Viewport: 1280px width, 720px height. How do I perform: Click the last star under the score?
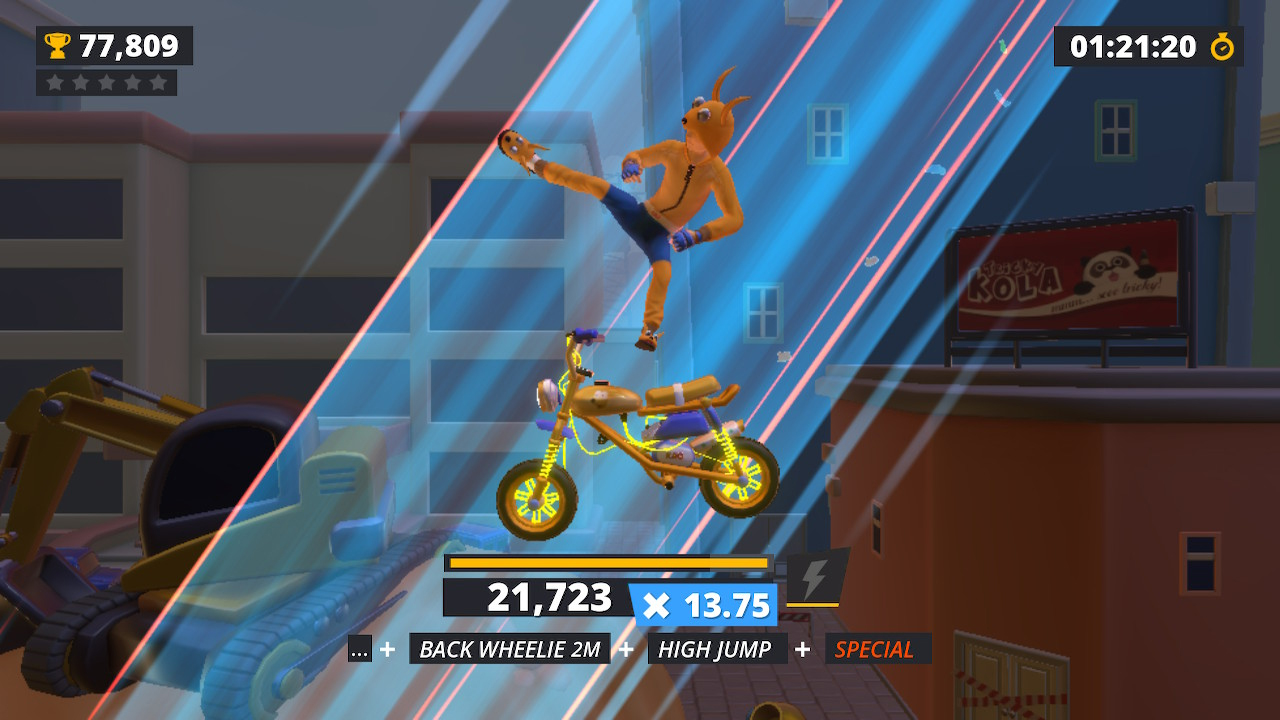pos(158,82)
